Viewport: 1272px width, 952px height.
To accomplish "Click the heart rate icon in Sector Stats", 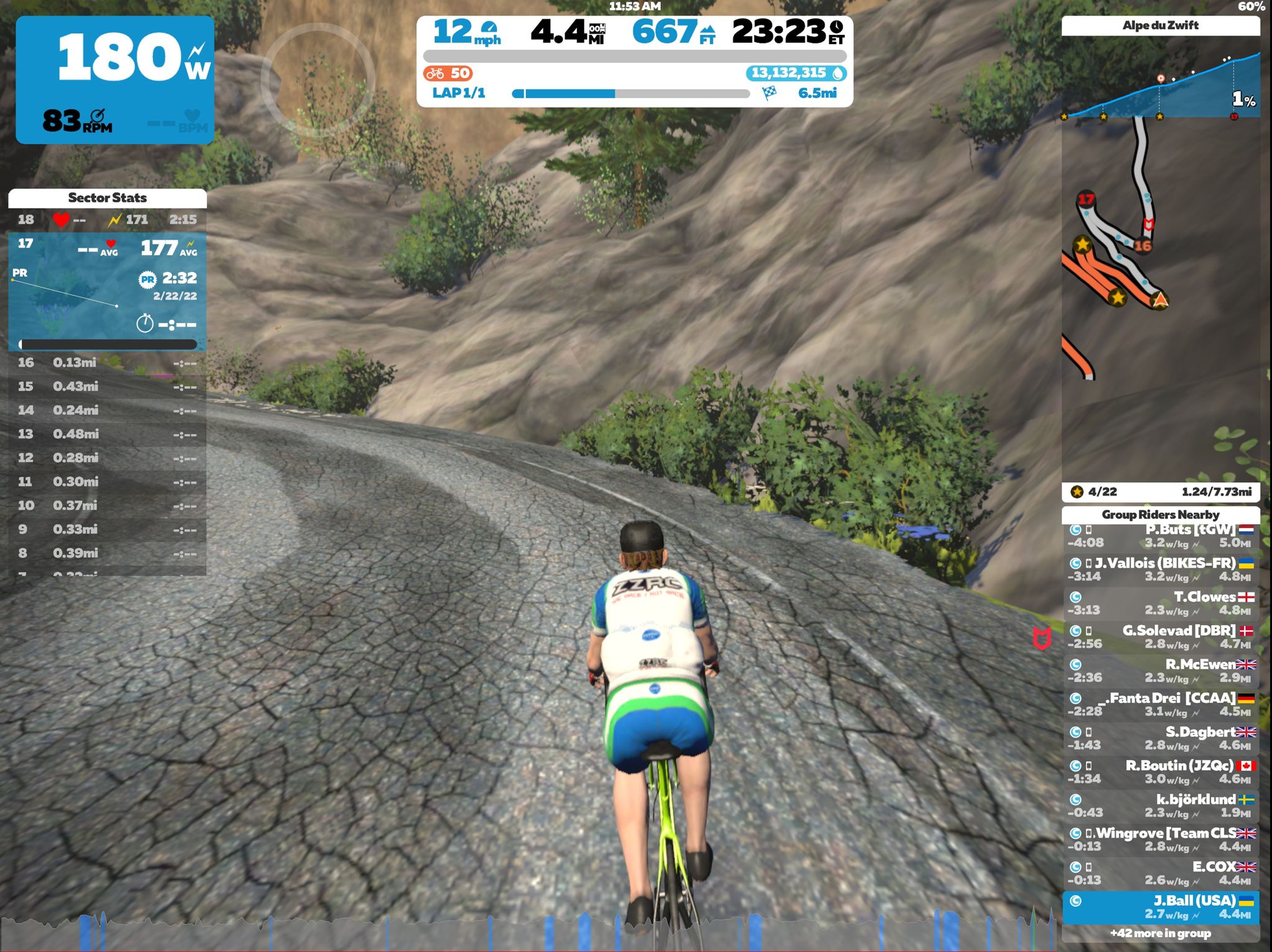I will 60,219.
